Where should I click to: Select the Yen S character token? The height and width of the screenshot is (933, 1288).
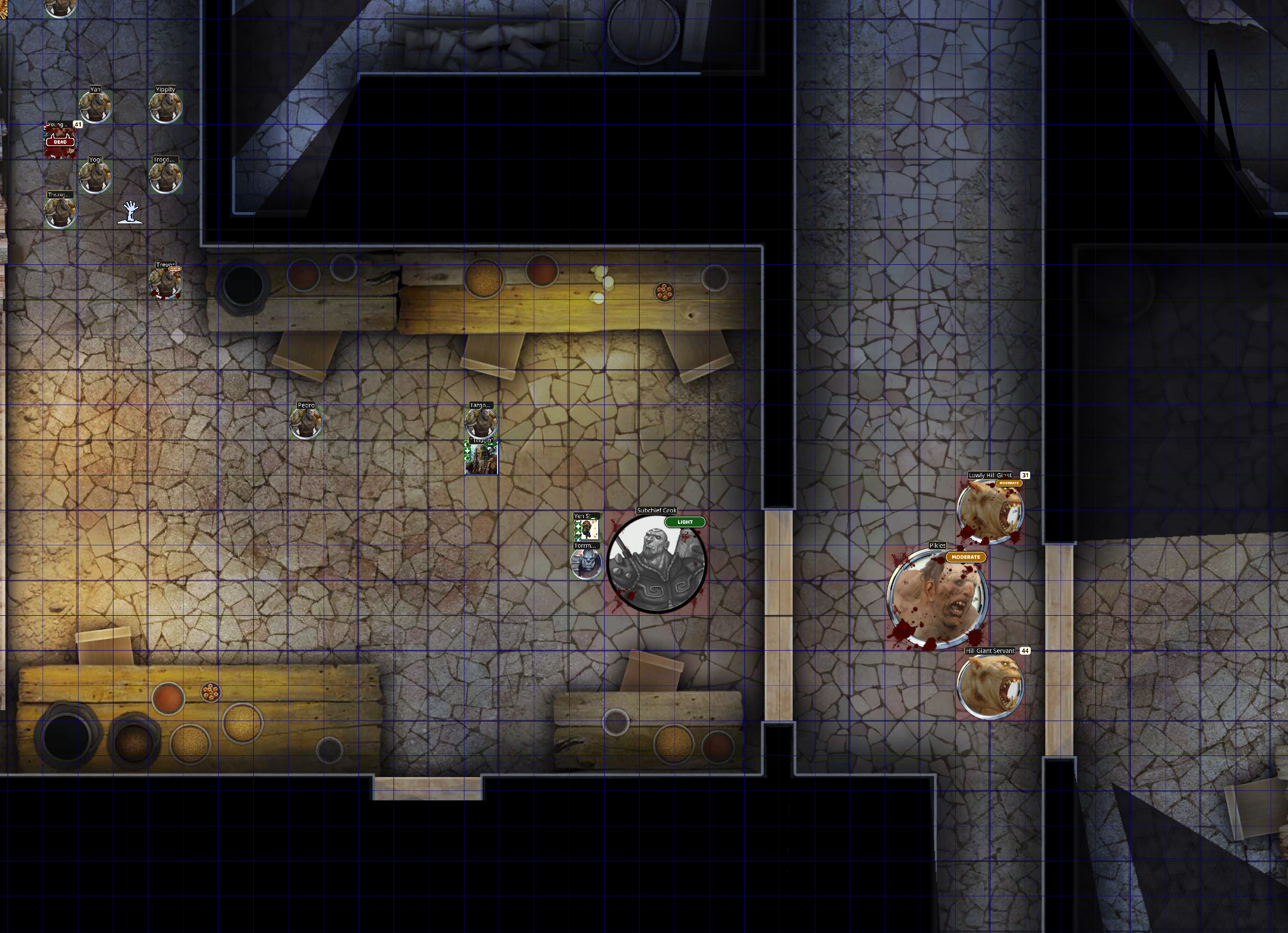[587, 529]
